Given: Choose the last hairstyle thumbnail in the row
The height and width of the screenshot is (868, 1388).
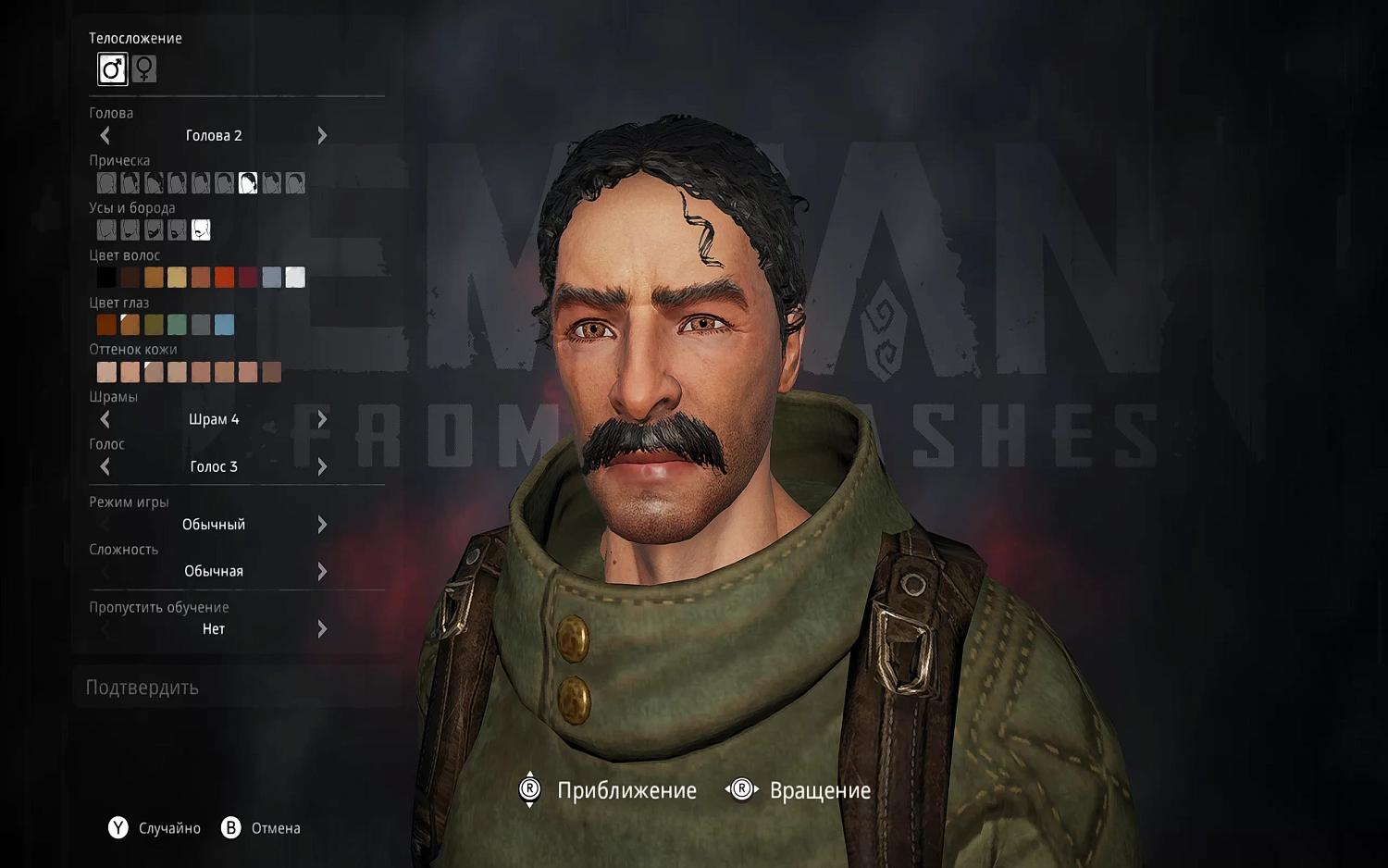Looking at the screenshot, I should (x=294, y=182).
